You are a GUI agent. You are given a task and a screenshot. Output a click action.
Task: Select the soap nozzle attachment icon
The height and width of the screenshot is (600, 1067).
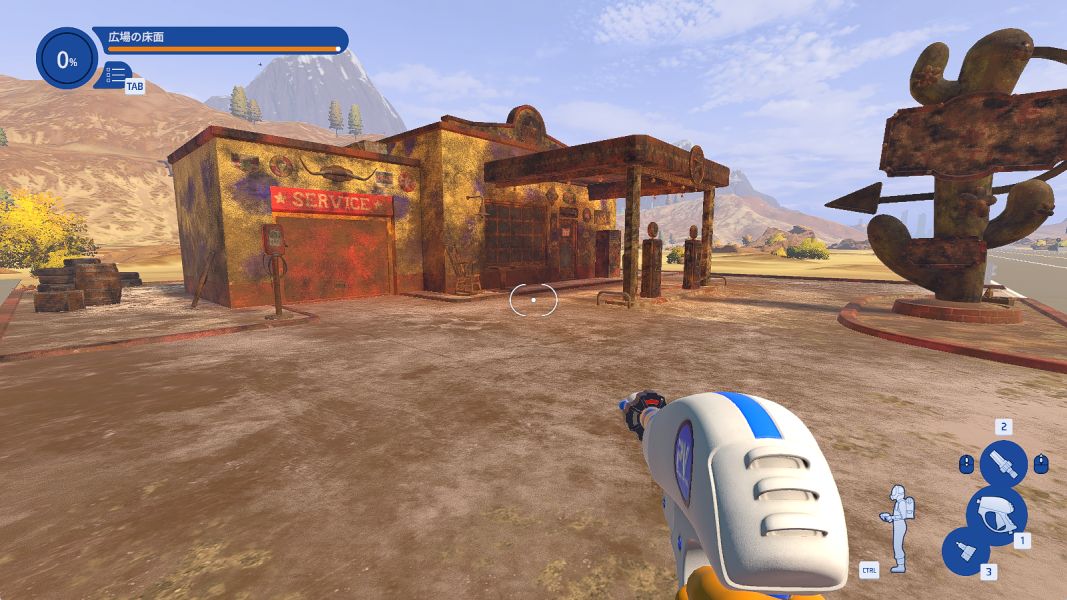(x=965, y=552)
